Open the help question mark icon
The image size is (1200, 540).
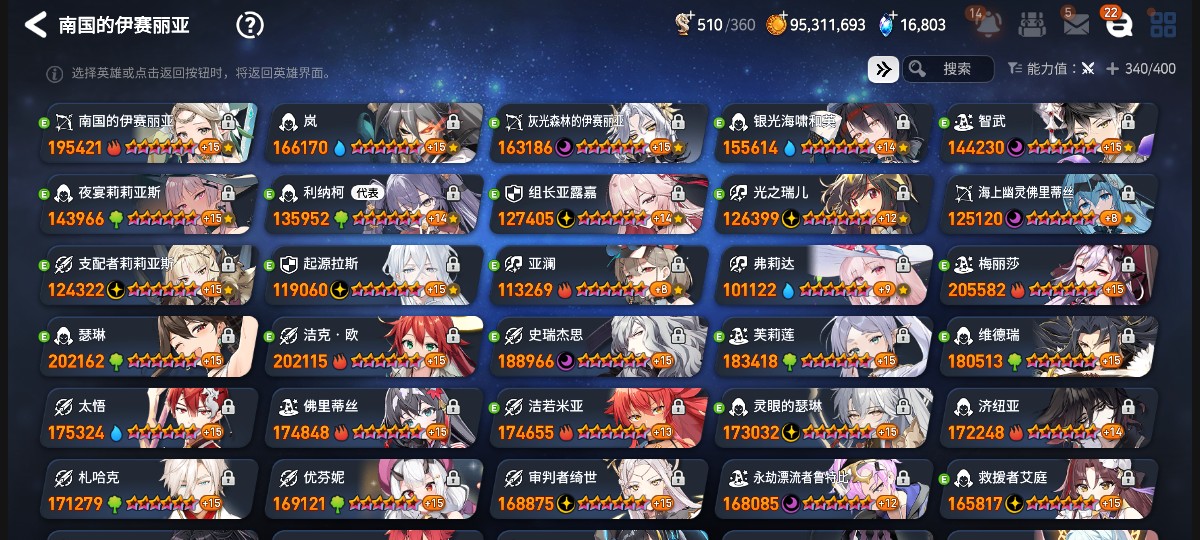[249, 25]
